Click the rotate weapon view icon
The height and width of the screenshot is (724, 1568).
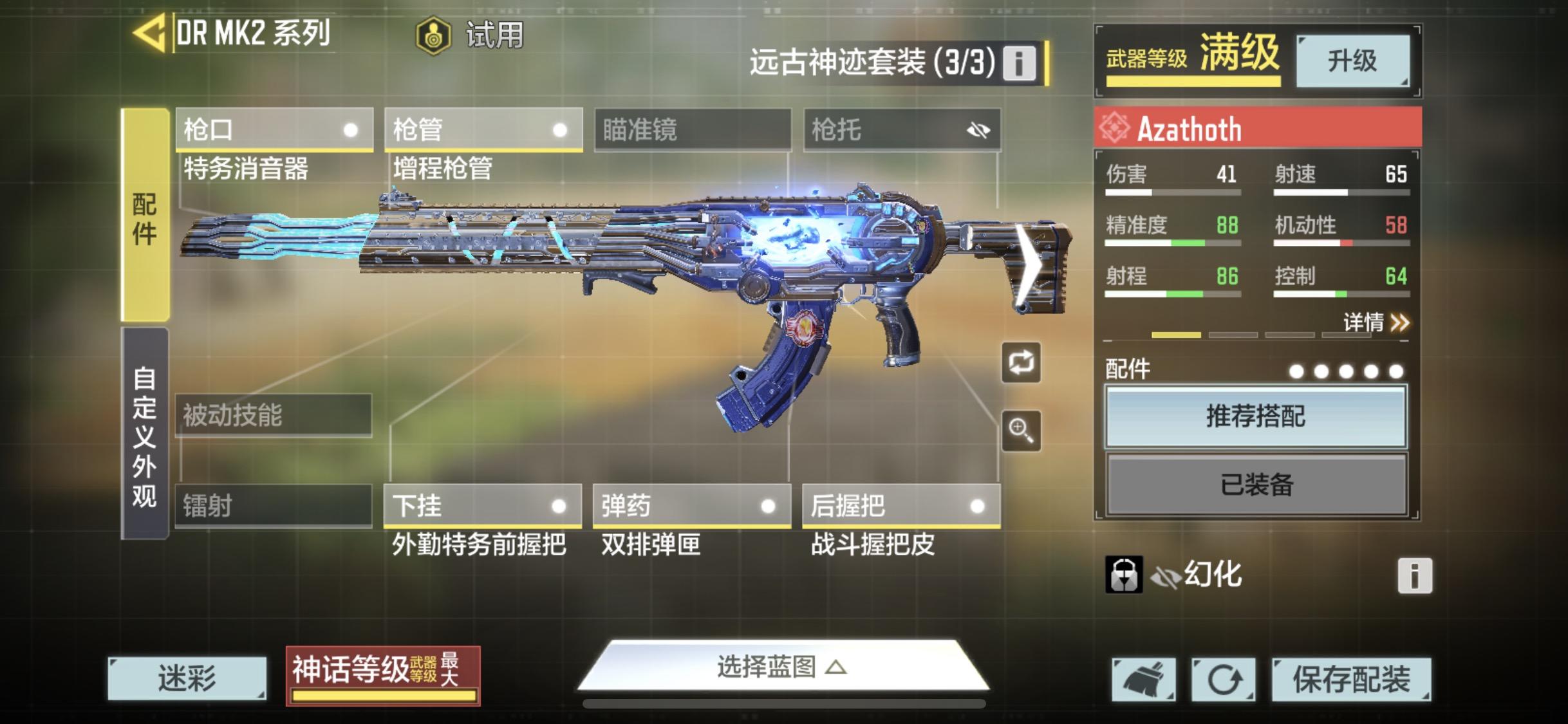tap(1023, 362)
